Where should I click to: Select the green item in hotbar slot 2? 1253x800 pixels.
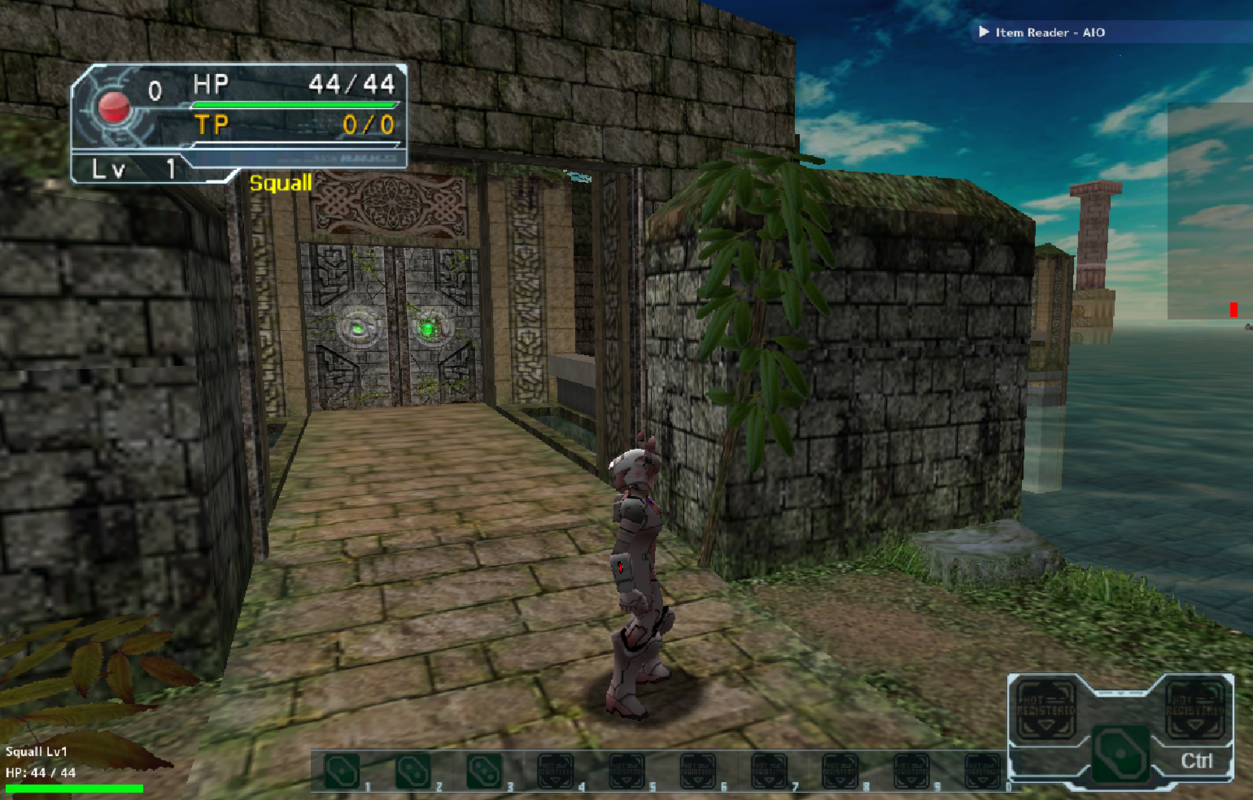click(x=413, y=771)
